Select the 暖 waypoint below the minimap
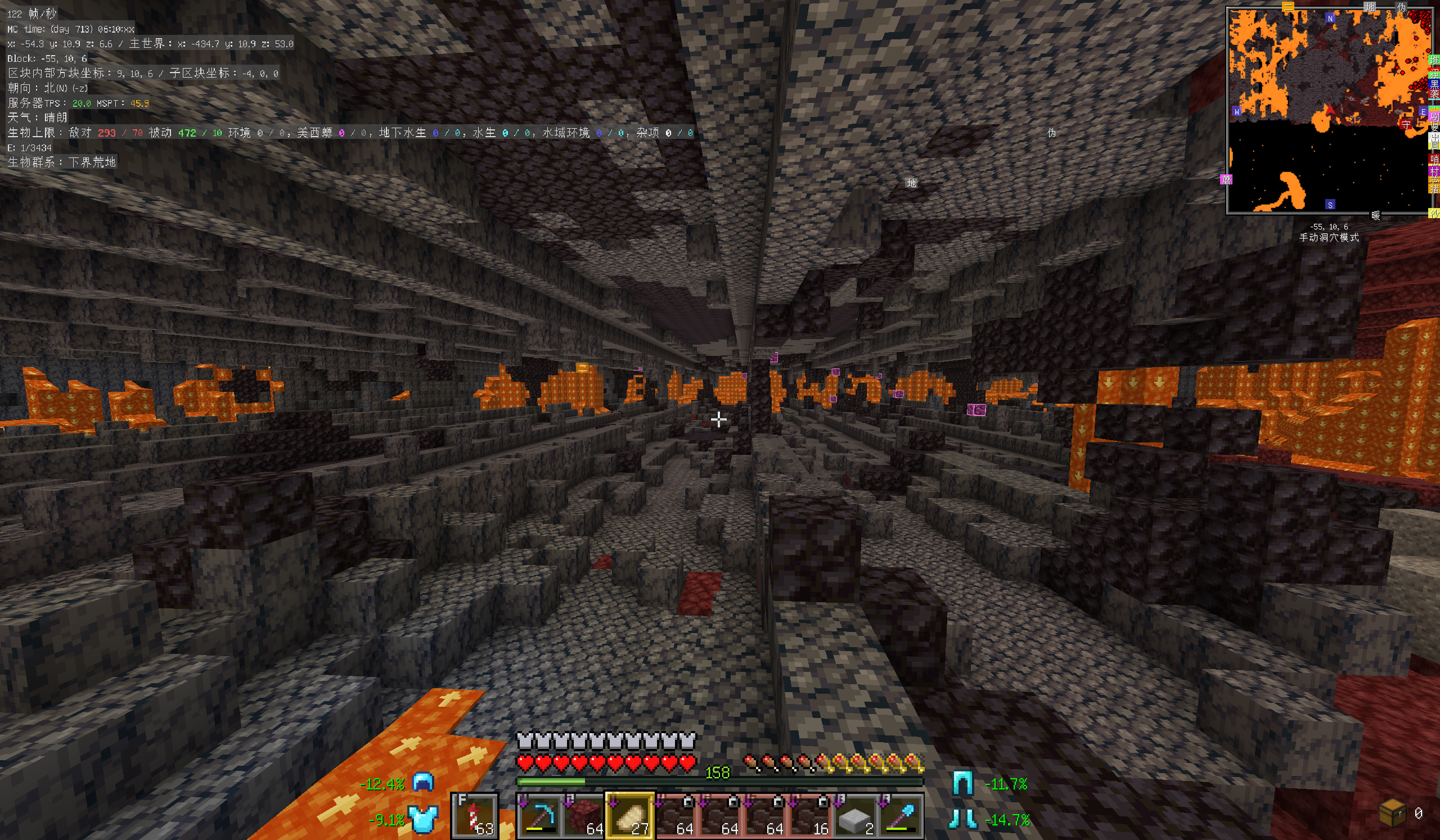Screen dimensions: 1440x840 pos(1375,216)
